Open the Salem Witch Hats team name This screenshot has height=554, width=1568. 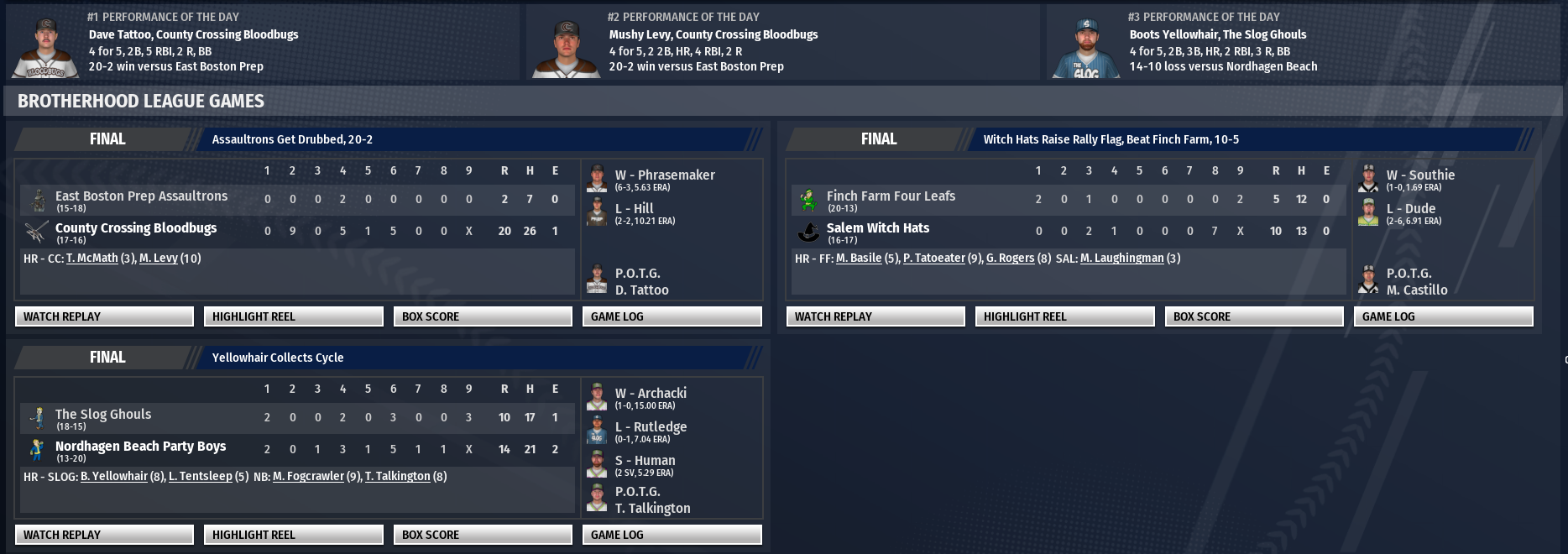877,228
